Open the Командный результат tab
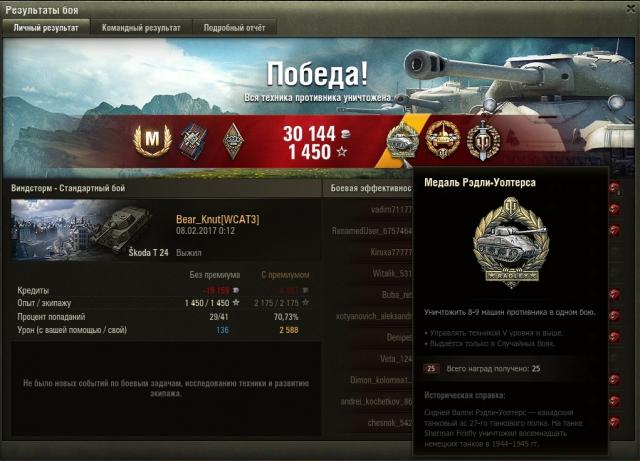Image resolution: width=640 pixels, height=461 pixels. point(141,28)
